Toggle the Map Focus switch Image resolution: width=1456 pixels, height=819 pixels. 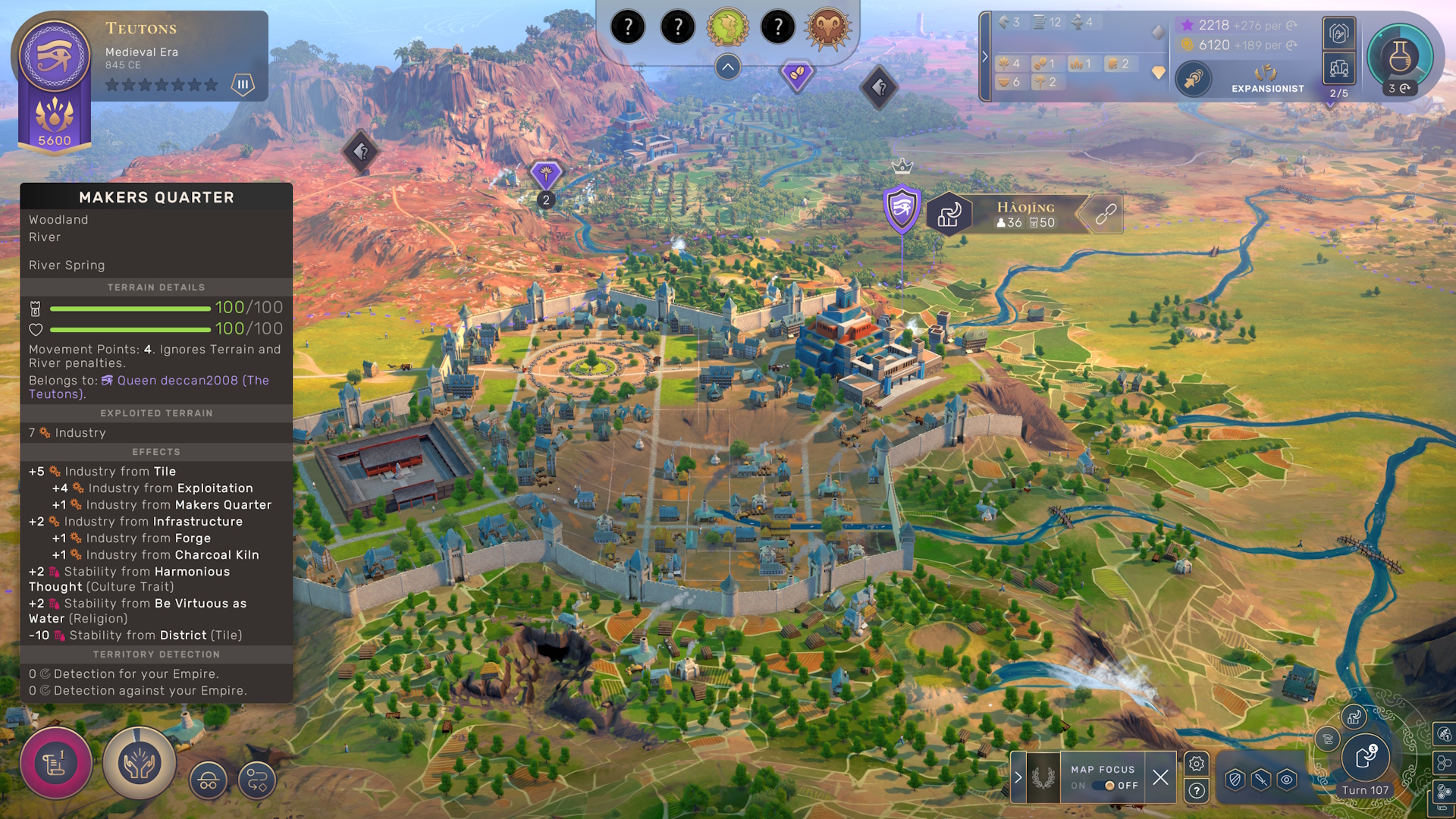coord(1108,786)
